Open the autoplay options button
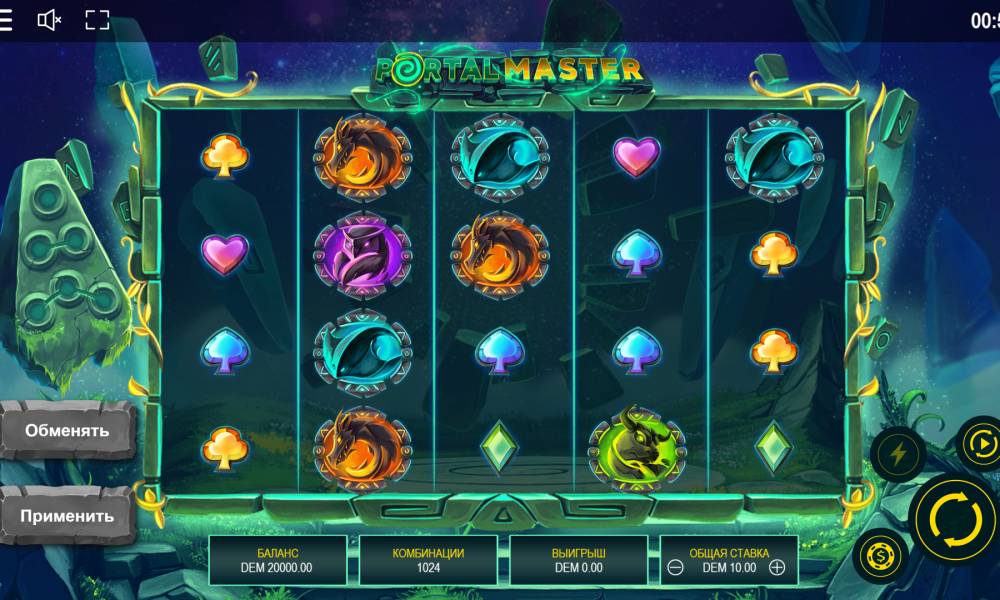The height and width of the screenshot is (600, 1000). click(x=980, y=443)
